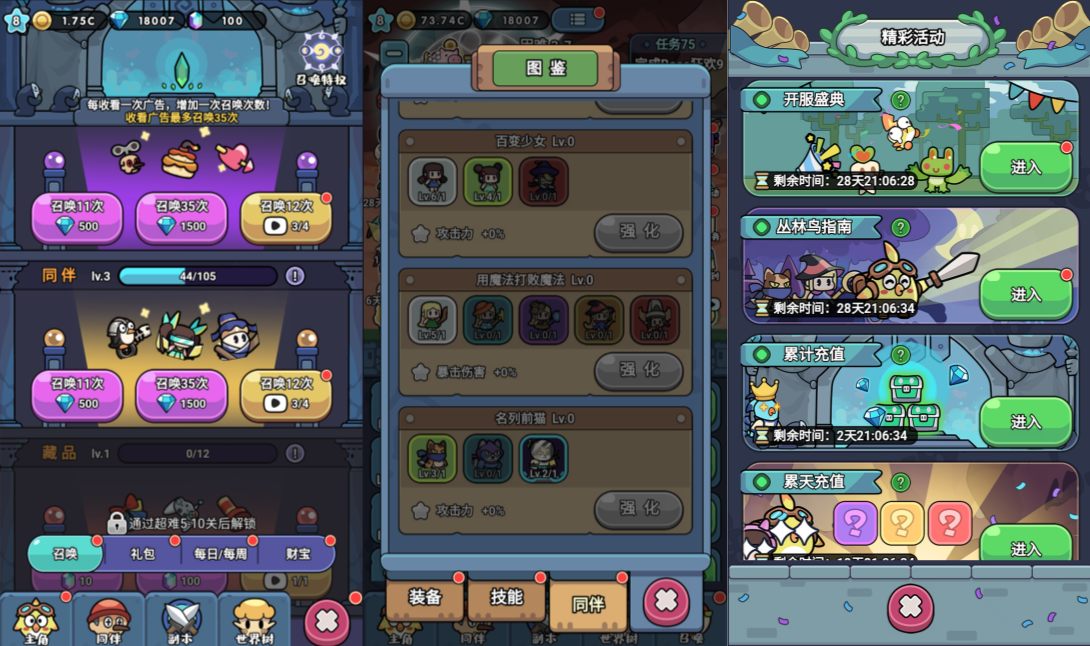Switch to the 装备 tab in the 图鉴 panel
Viewport: 1090px width, 646px height.
click(x=425, y=599)
